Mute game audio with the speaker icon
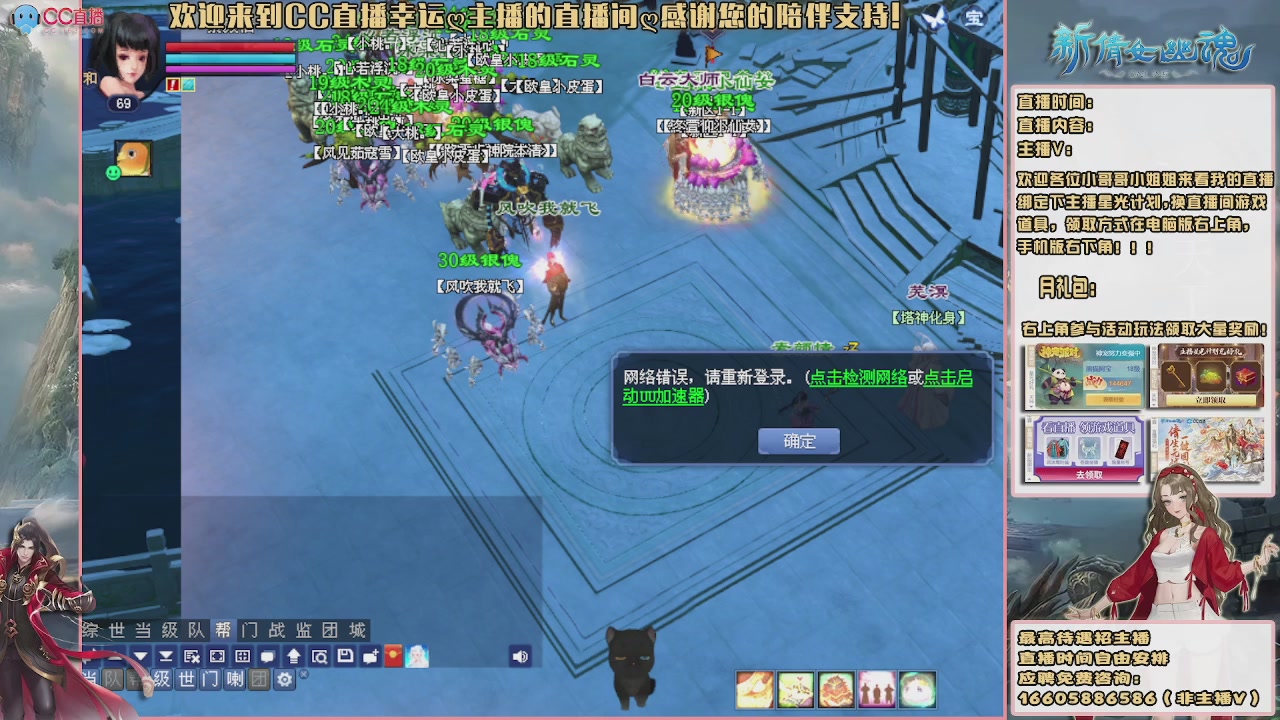 (x=521, y=656)
